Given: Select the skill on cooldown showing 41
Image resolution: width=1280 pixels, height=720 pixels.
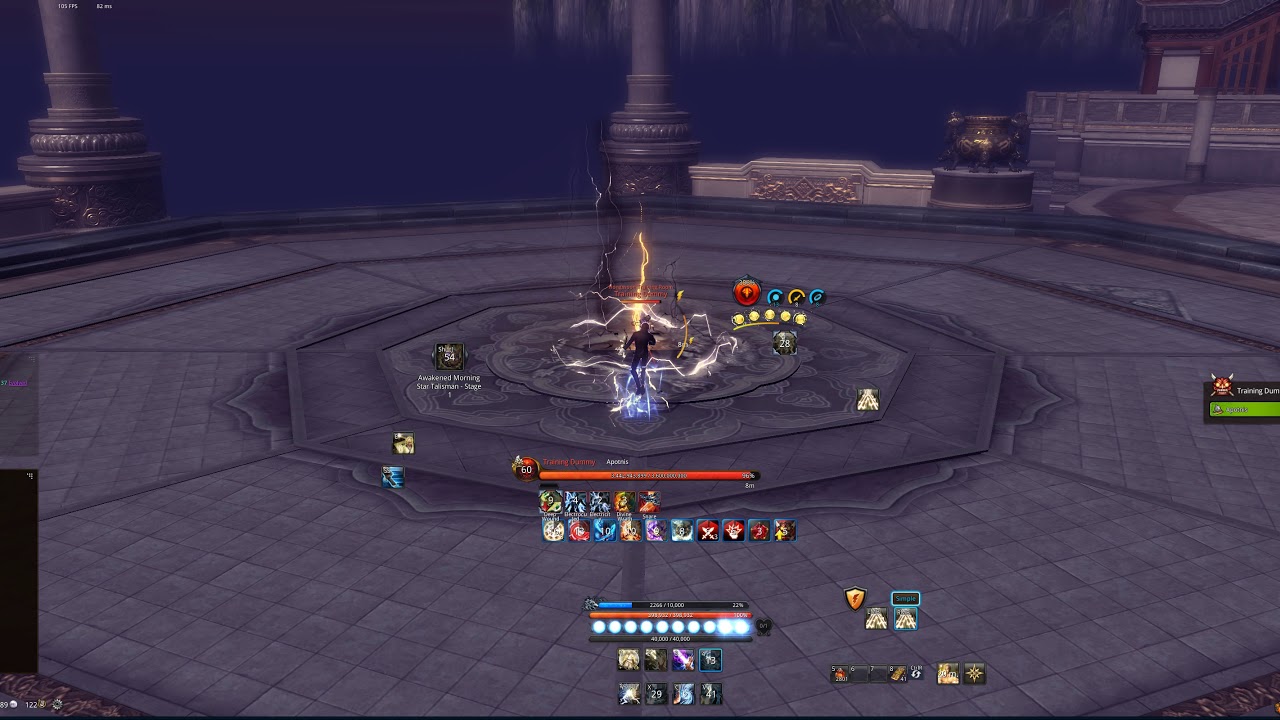Looking at the screenshot, I should [x=710, y=693].
